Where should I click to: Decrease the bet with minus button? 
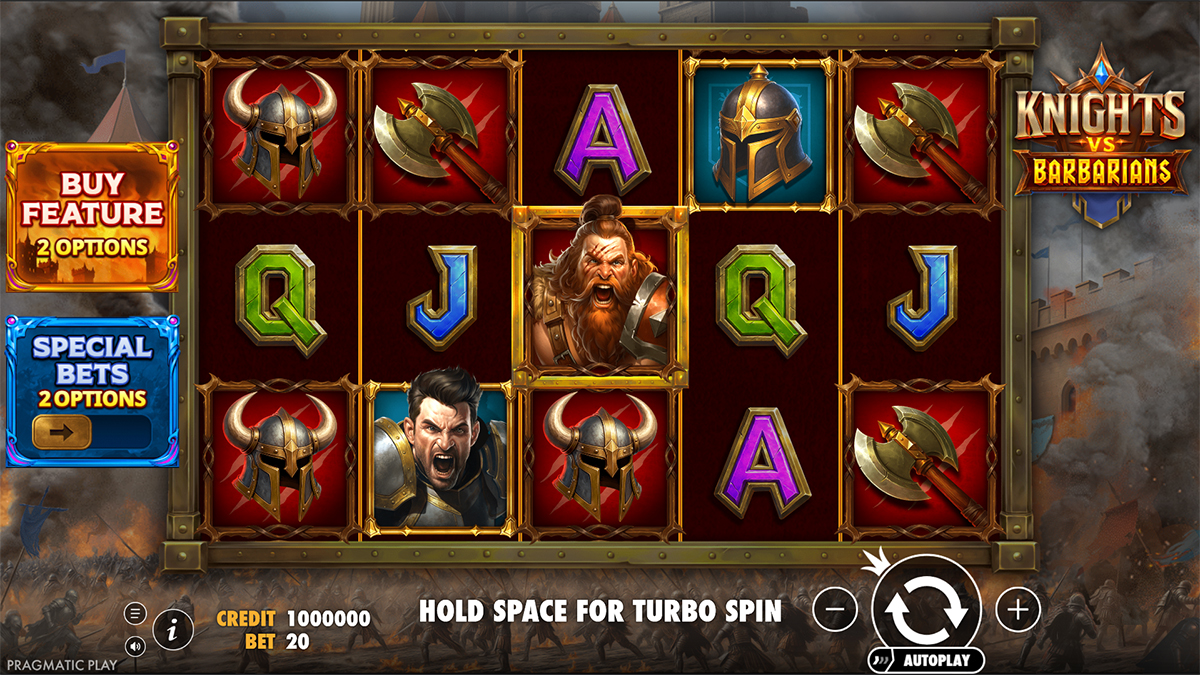pos(835,608)
